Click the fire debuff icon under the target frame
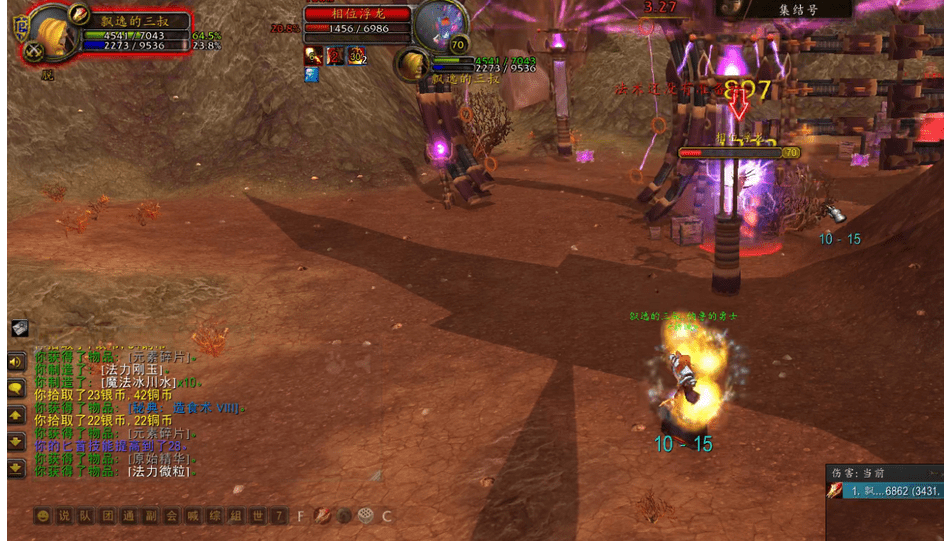944x541 pixels. pos(313,55)
